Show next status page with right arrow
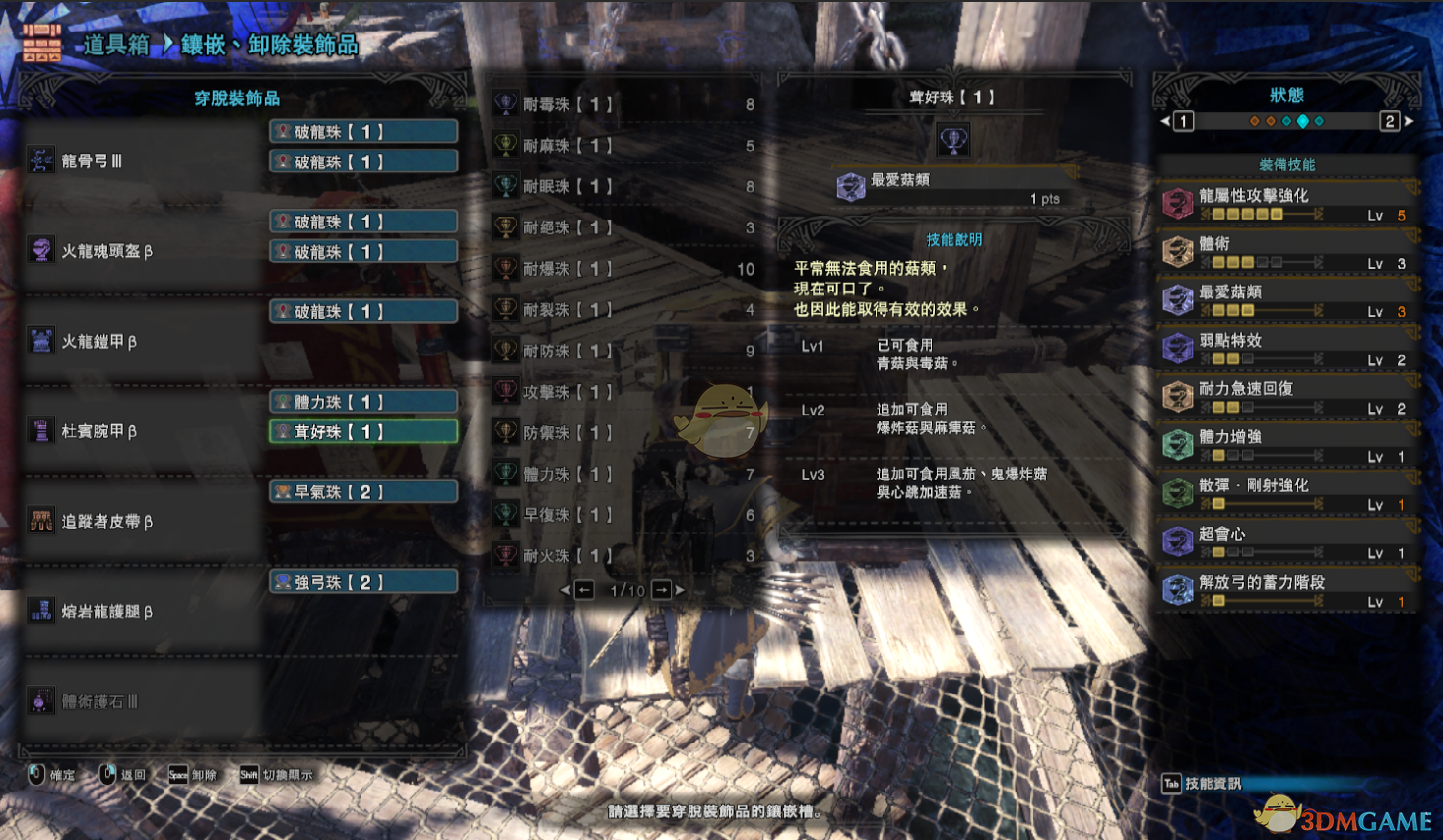1443x840 pixels. [x=1409, y=121]
